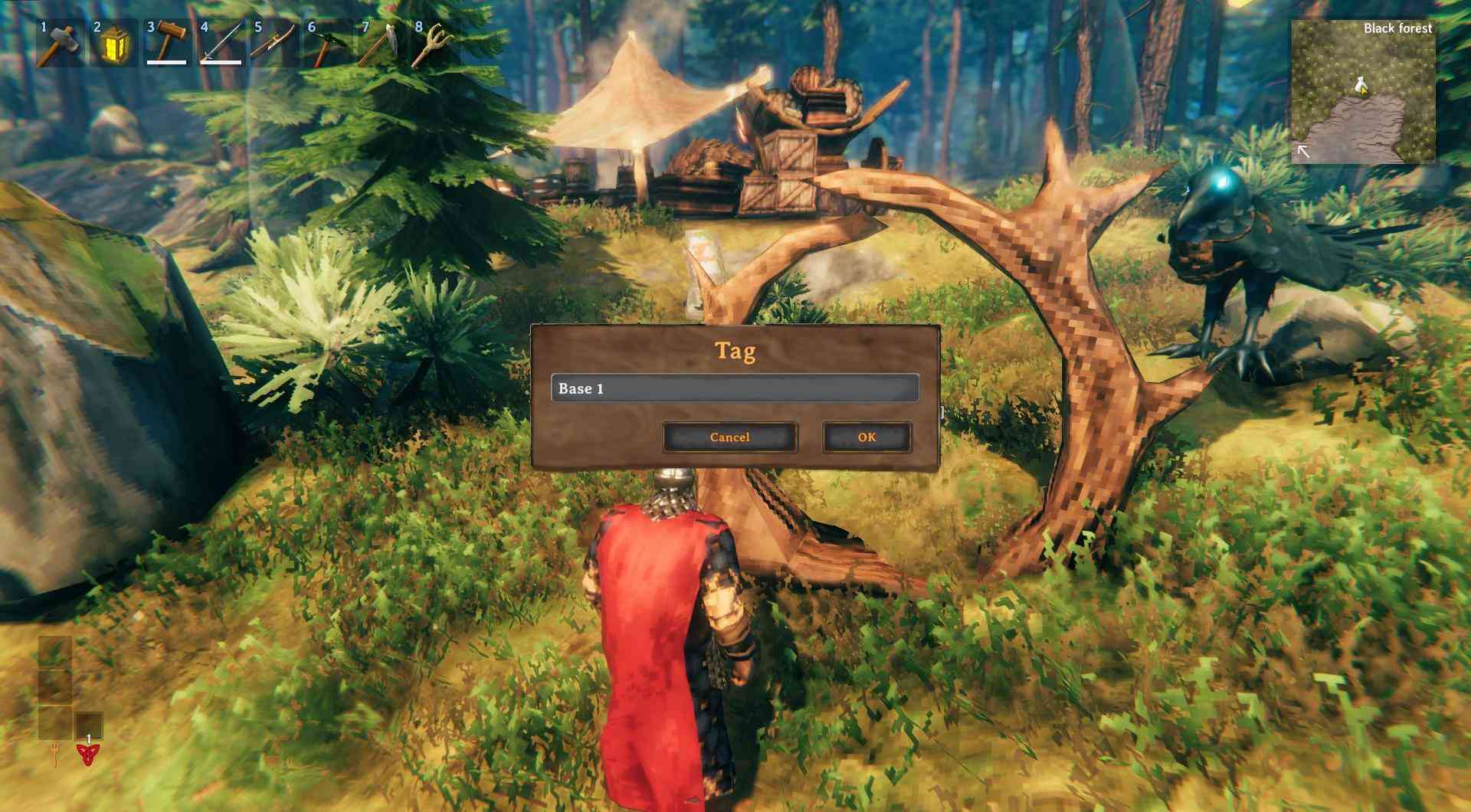The width and height of the screenshot is (1471, 812).
Task: Equip the sword in hotbar slot 4
Action: tap(219, 43)
